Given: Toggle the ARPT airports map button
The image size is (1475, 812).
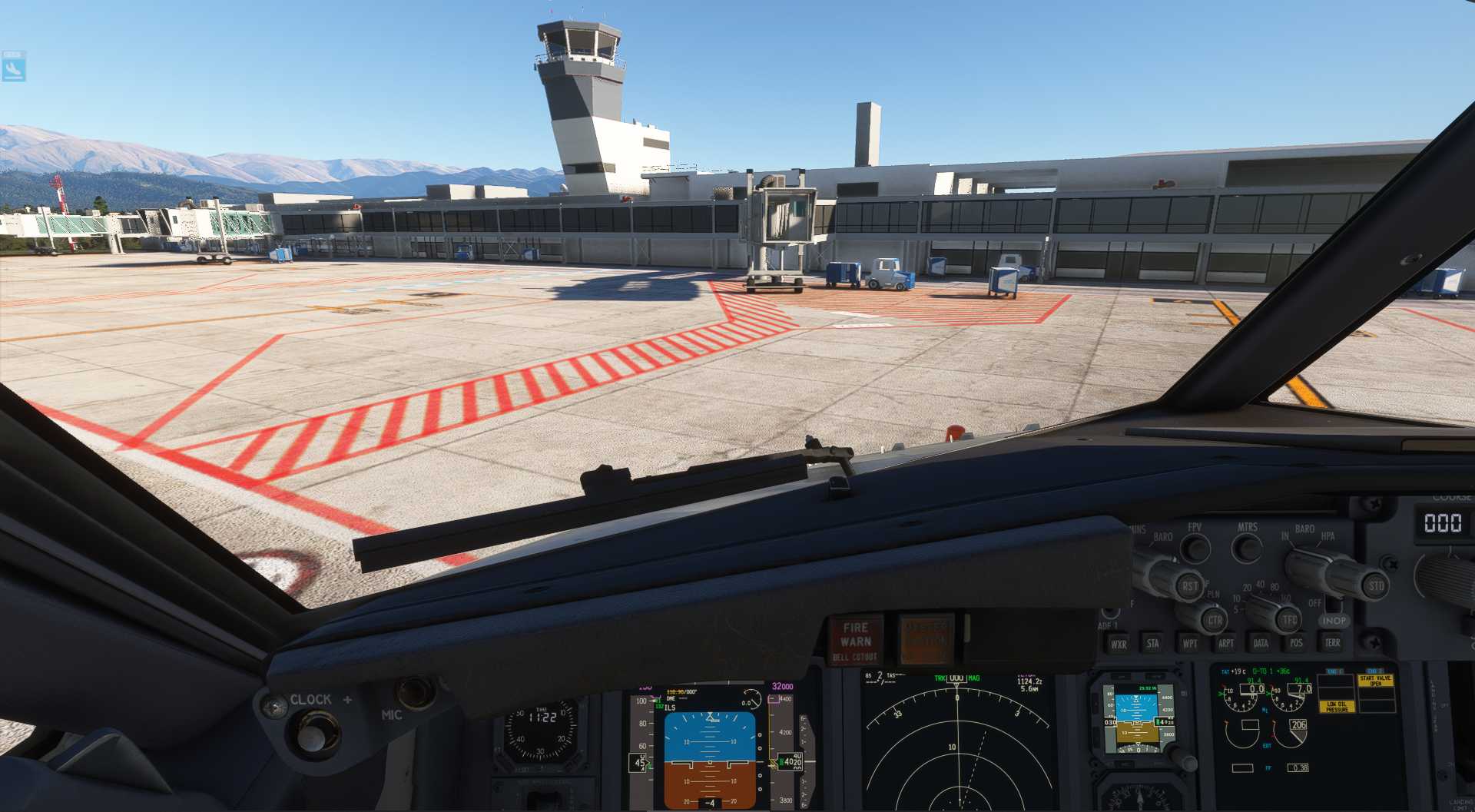Looking at the screenshot, I should [x=1226, y=643].
